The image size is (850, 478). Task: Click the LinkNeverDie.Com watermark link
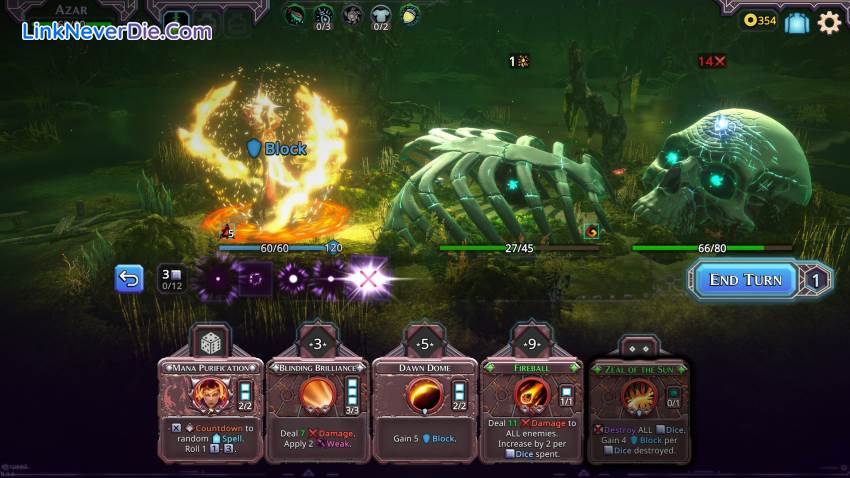tap(117, 31)
